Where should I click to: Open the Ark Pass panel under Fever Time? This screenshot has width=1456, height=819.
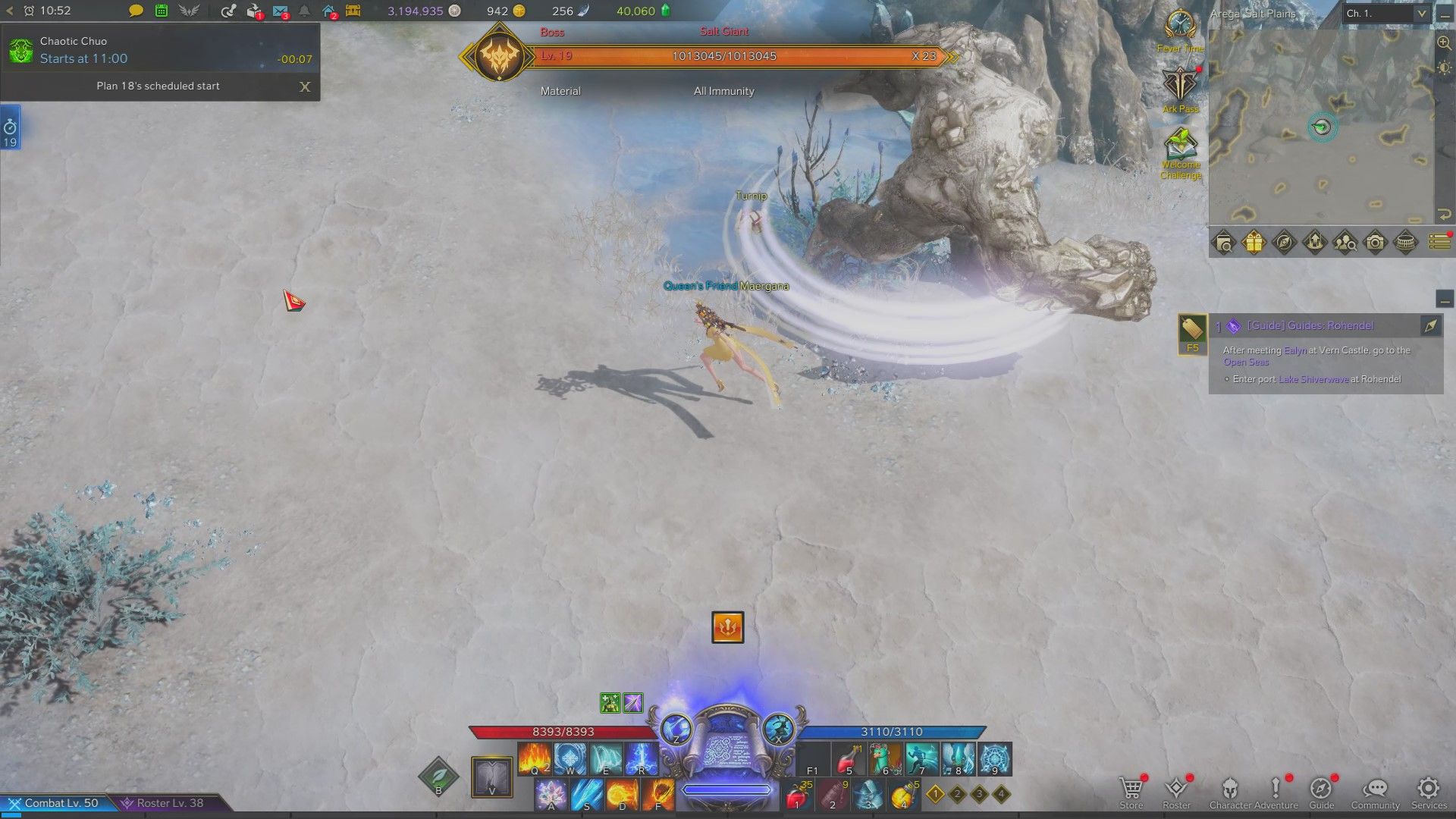(x=1178, y=83)
